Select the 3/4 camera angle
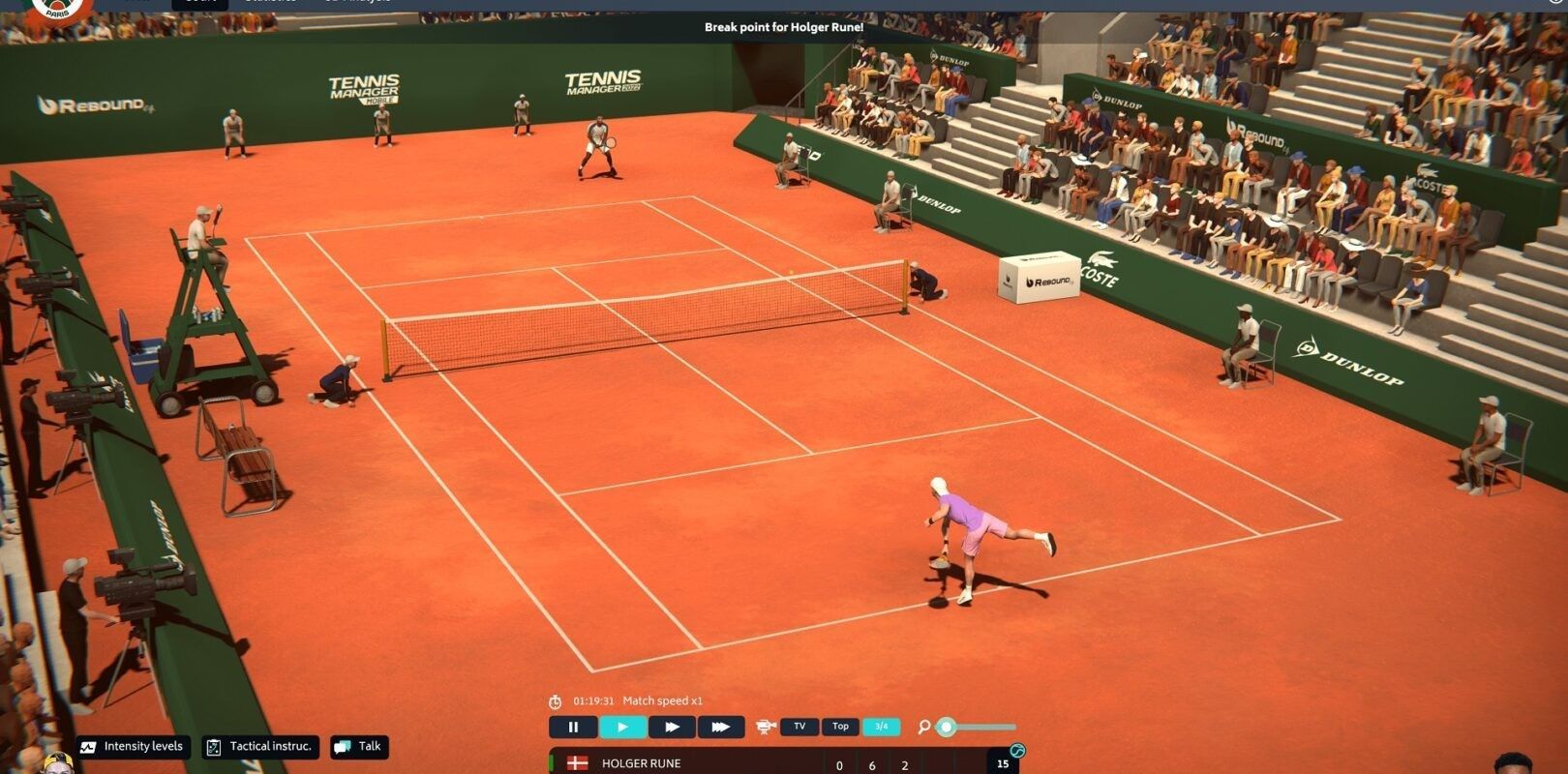The image size is (1568, 774). pyautogui.click(x=881, y=727)
